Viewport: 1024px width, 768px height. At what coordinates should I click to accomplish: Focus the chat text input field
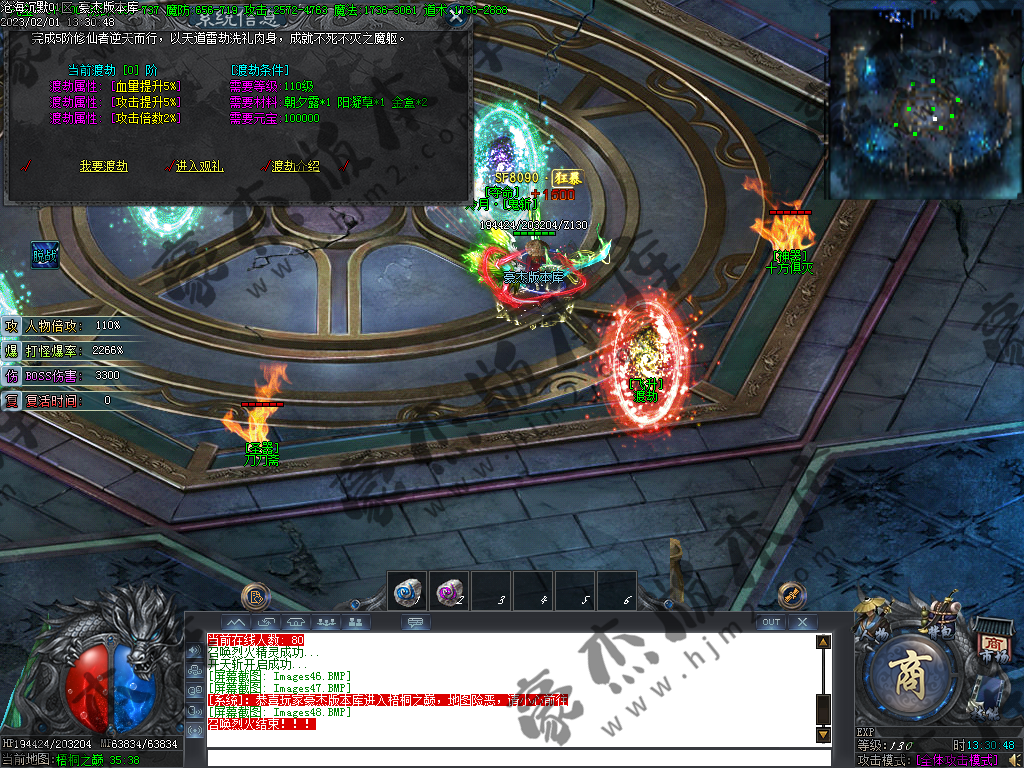click(x=510, y=757)
